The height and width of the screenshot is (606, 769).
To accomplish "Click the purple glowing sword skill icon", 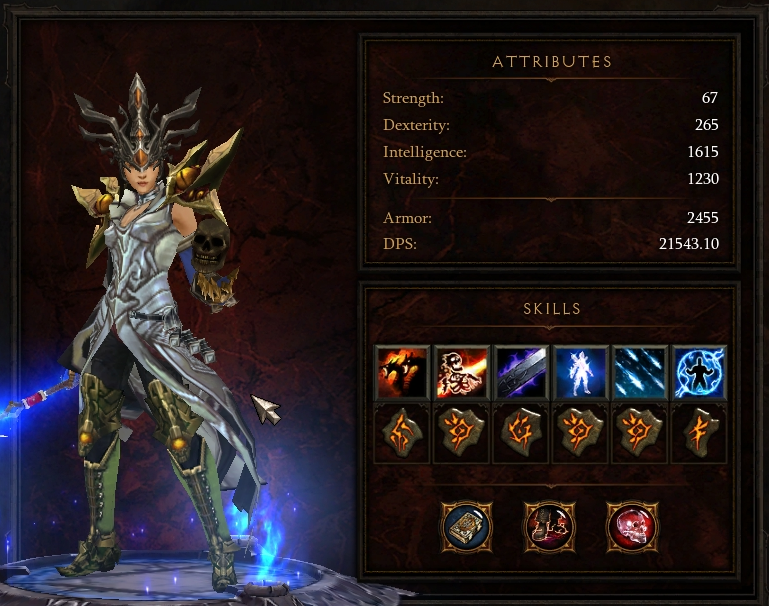I will (521, 372).
